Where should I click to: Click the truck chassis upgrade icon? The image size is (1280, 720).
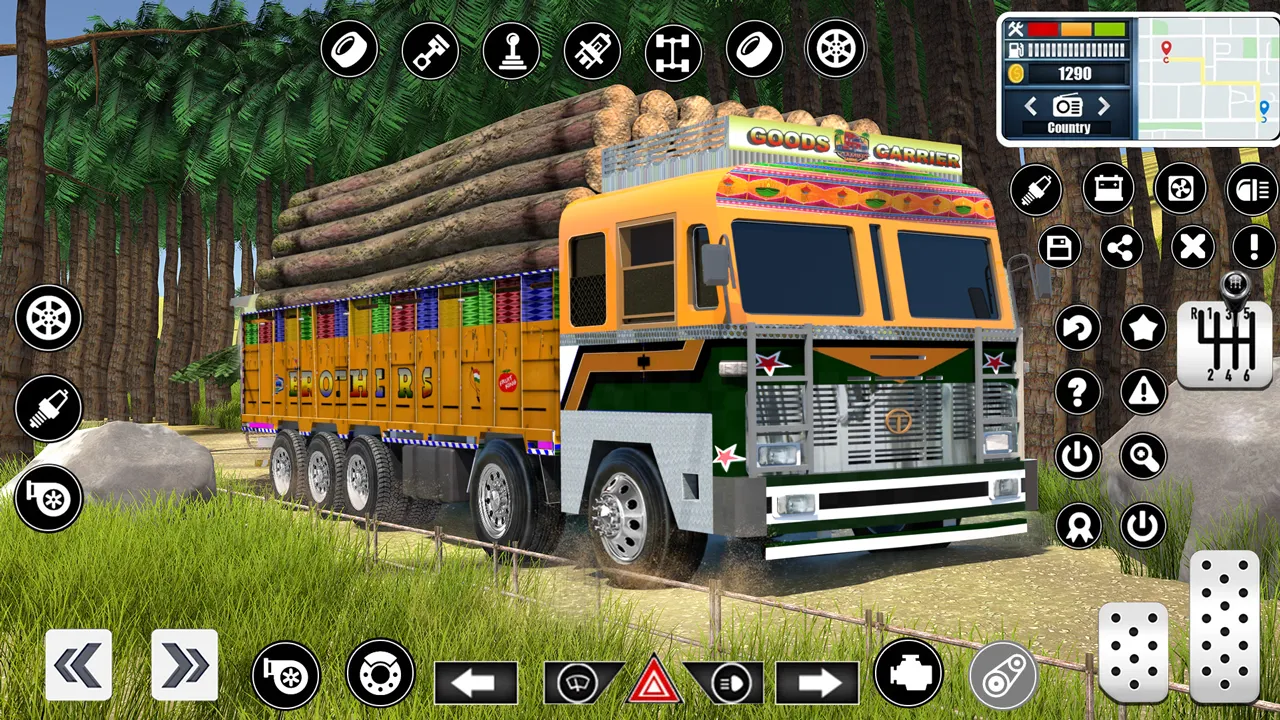(x=673, y=50)
